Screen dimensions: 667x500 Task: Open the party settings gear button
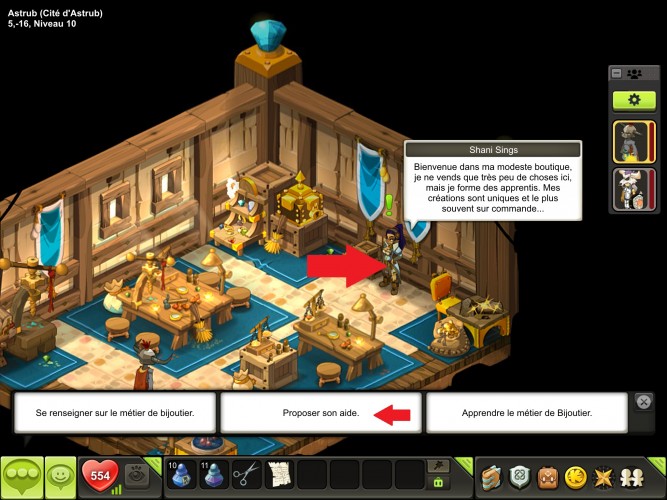coord(633,100)
